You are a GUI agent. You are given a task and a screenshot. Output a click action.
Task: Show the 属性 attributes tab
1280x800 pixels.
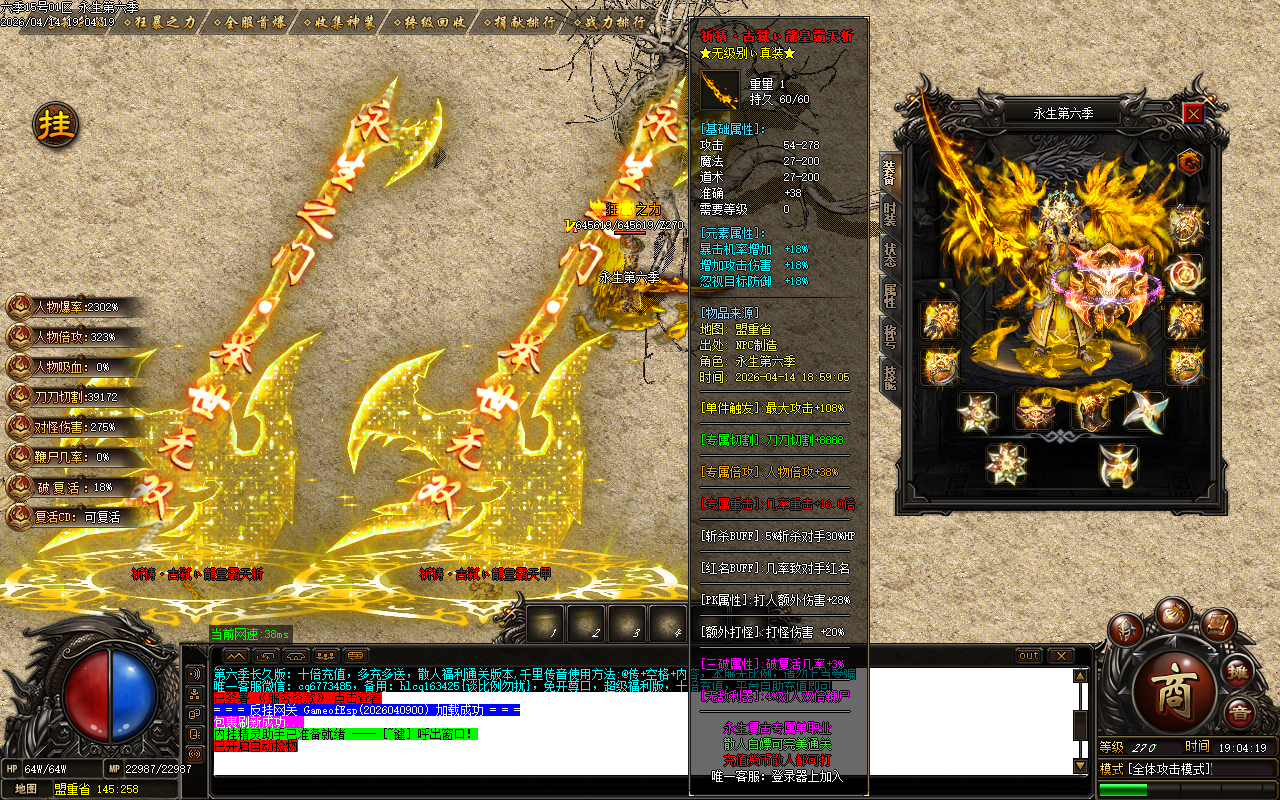coord(889,295)
